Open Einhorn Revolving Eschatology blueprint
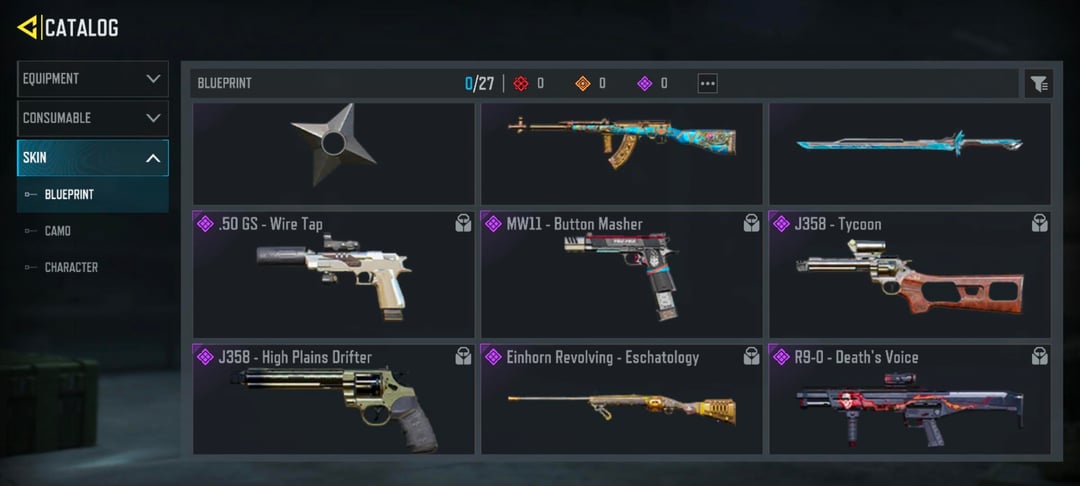The image size is (1080, 486). [x=621, y=399]
